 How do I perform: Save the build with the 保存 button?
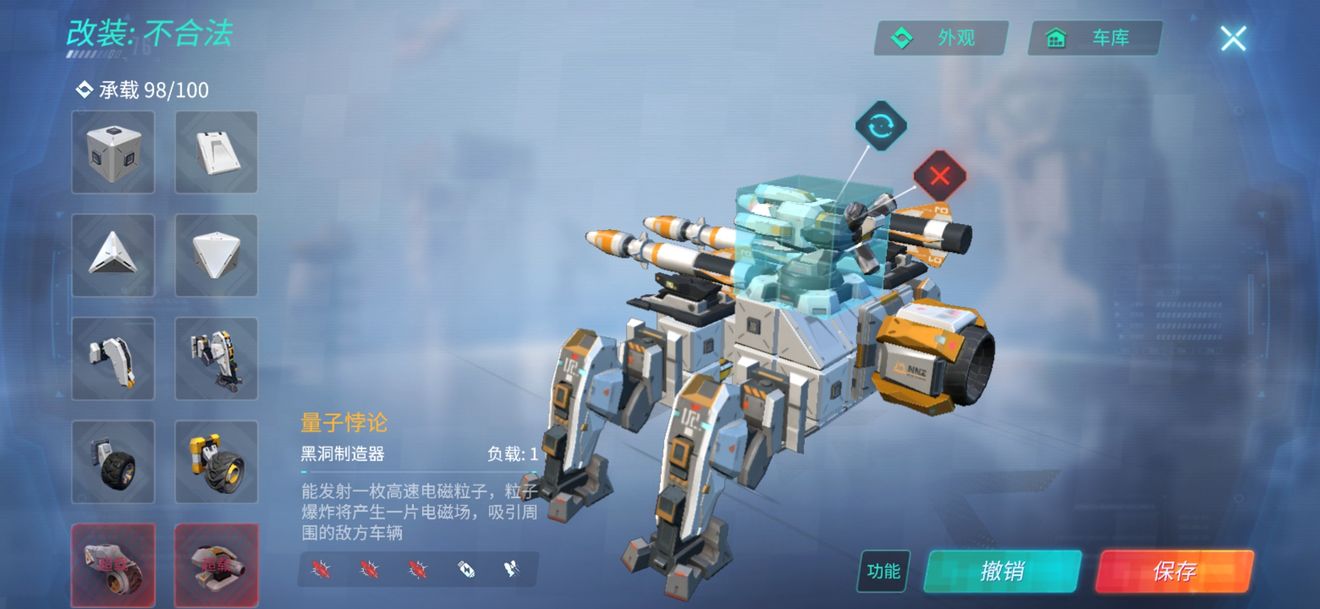[1174, 571]
